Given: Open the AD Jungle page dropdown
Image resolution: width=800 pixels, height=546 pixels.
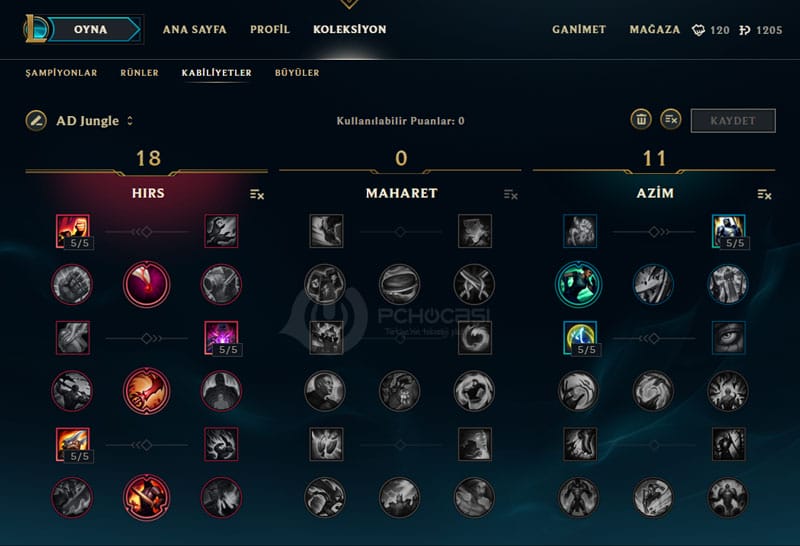Looking at the screenshot, I should pos(130,121).
